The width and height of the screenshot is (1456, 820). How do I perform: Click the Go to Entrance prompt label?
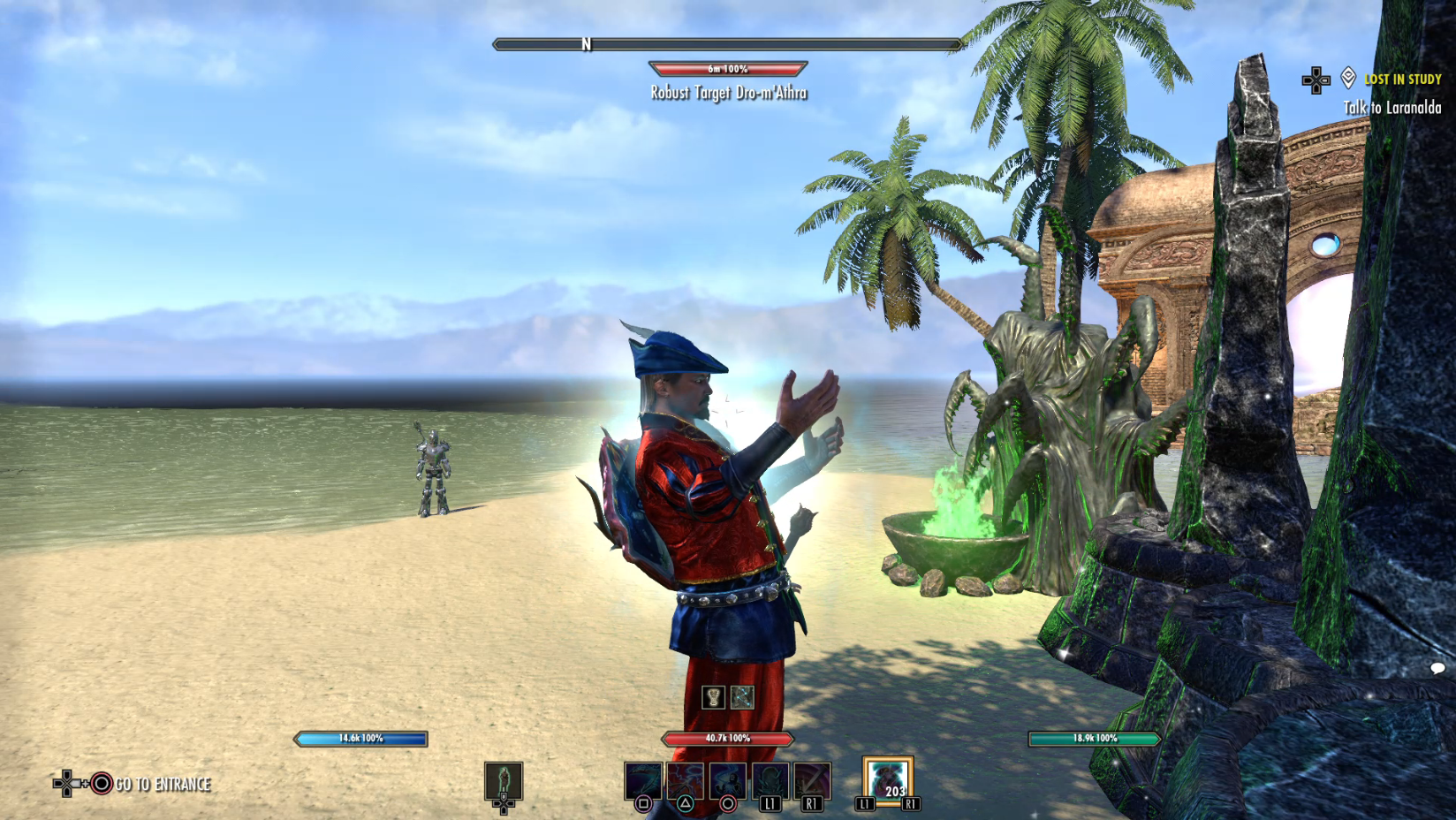click(x=163, y=784)
